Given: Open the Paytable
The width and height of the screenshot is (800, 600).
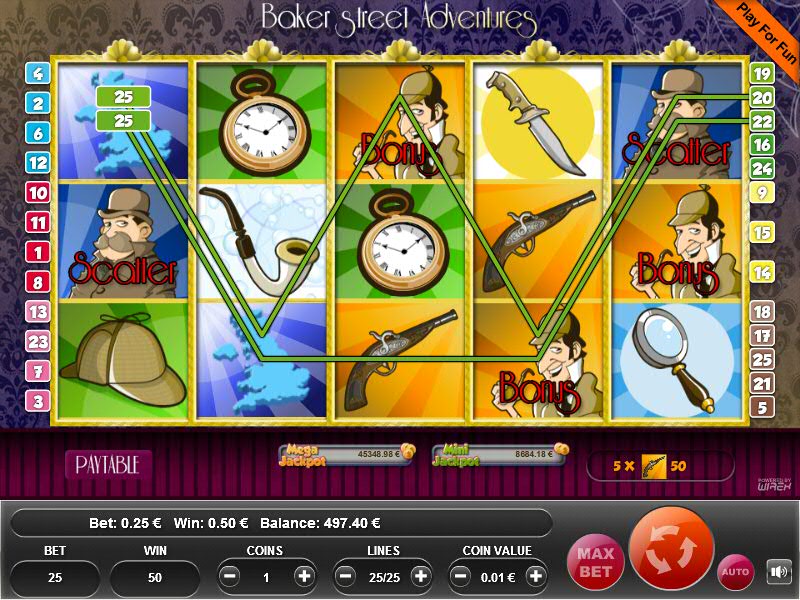Looking at the screenshot, I should pyautogui.click(x=108, y=464).
